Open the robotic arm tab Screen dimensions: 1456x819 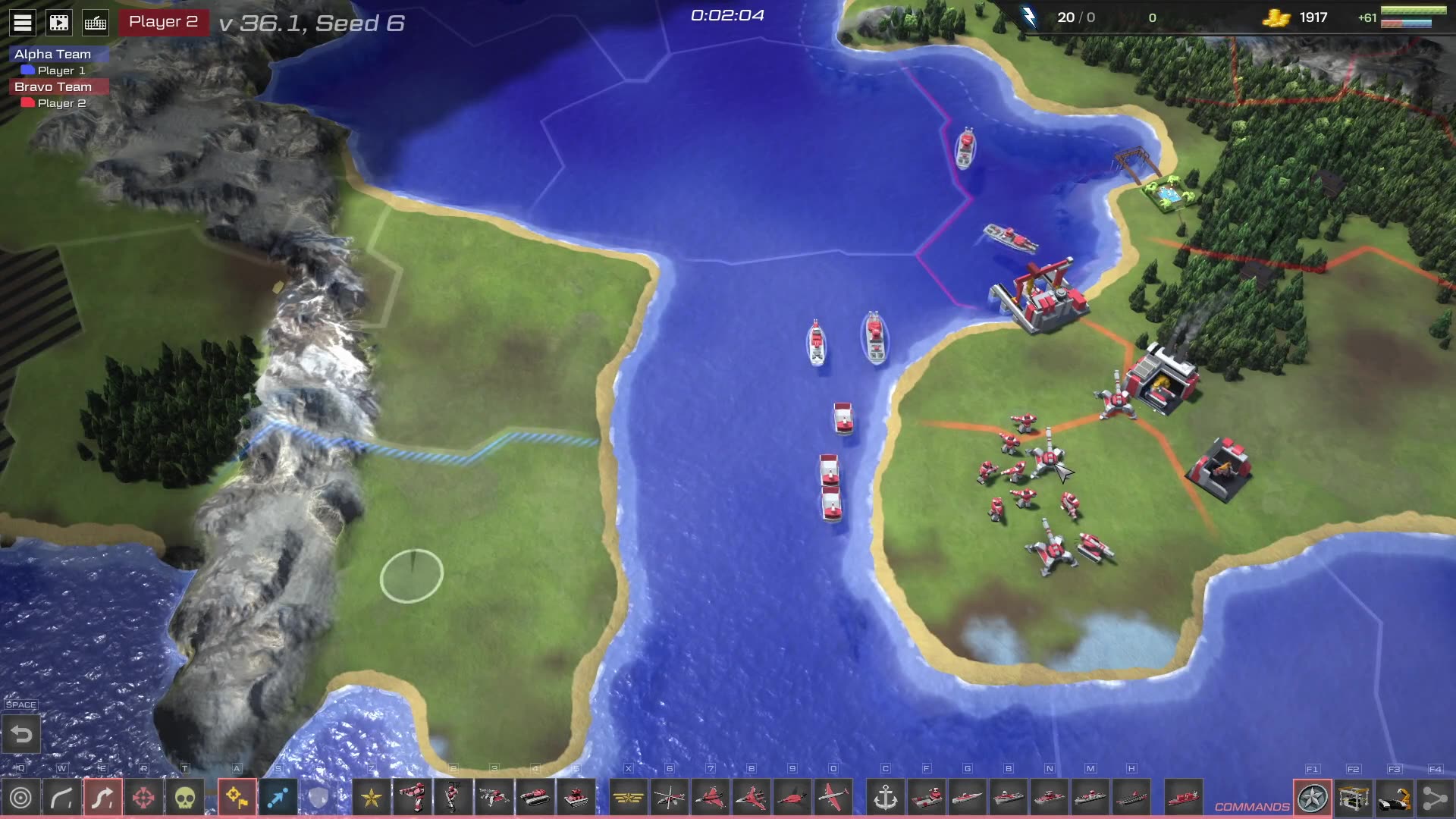coord(1395,798)
